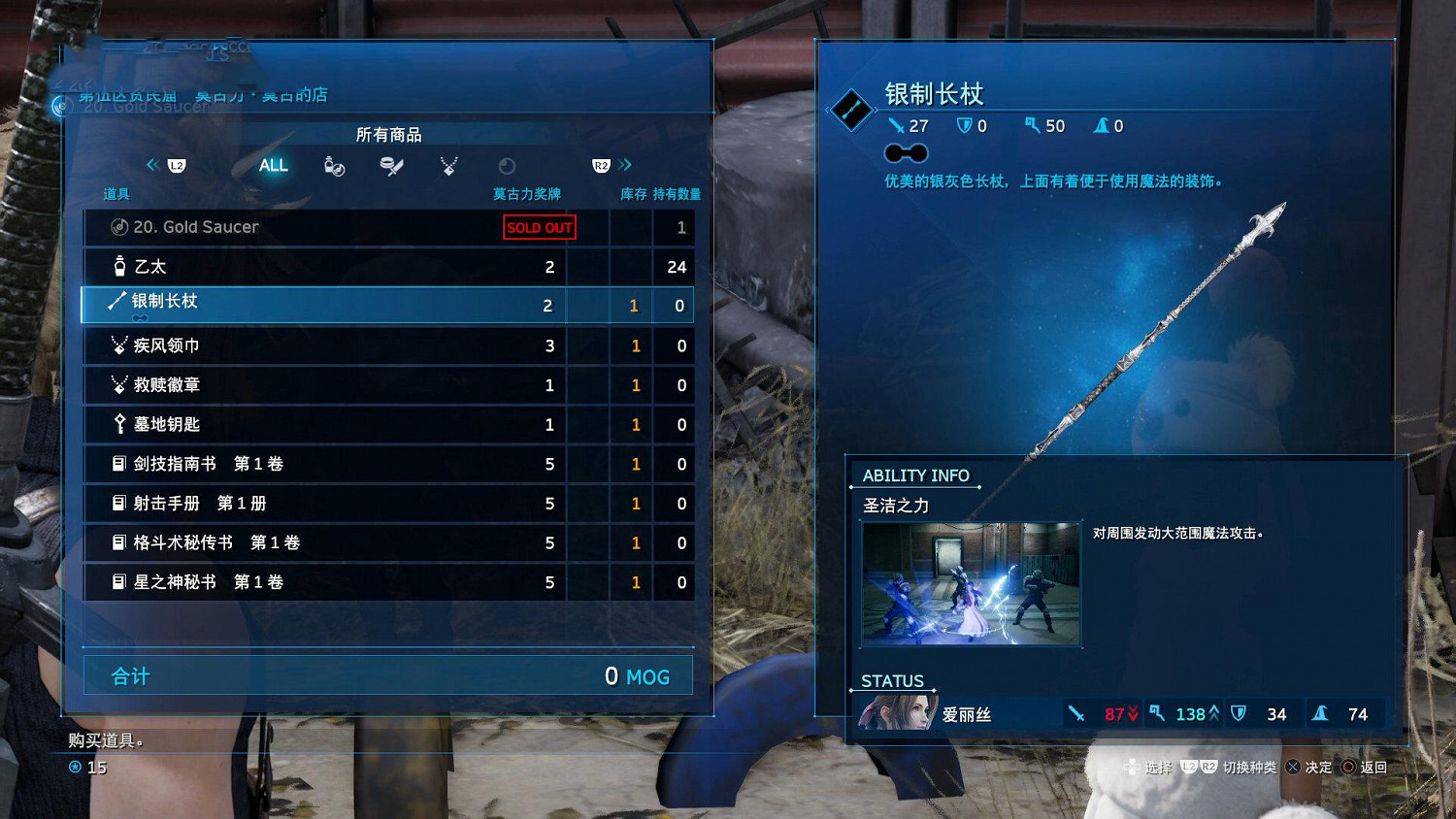Open the sword and armlet equipment tab

click(391, 166)
